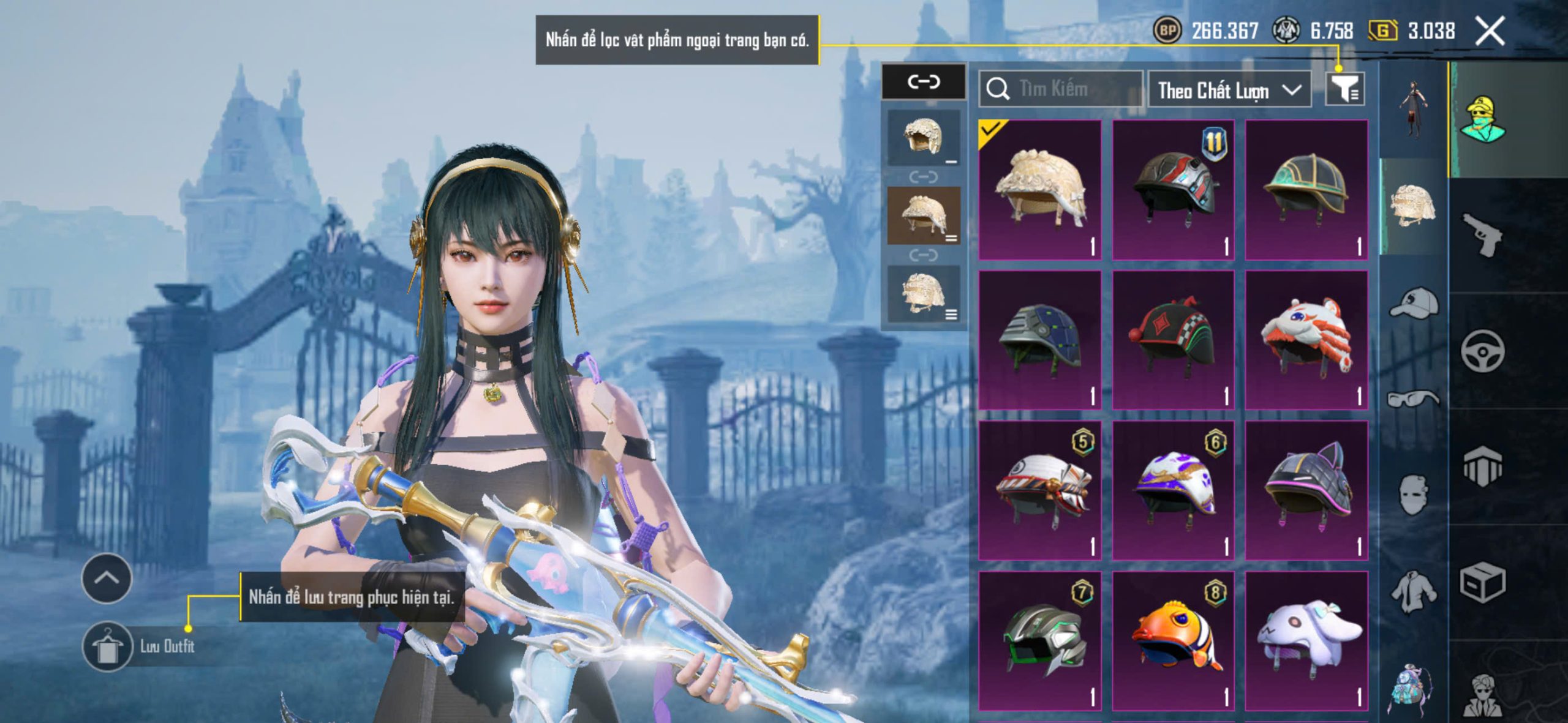Toggle the owned-items filter funnel icon
The width and height of the screenshot is (1568, 723).
1344,90
